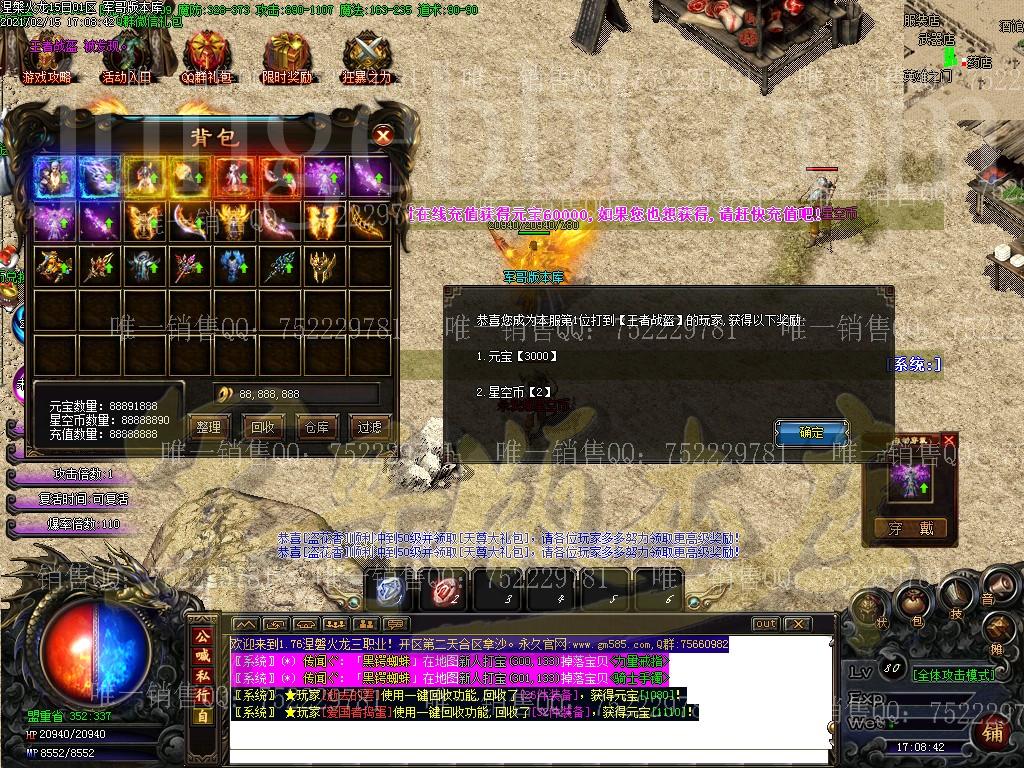Open the 铺 shop button
This screenshot has height=768, width=1024.
[993, 731]
